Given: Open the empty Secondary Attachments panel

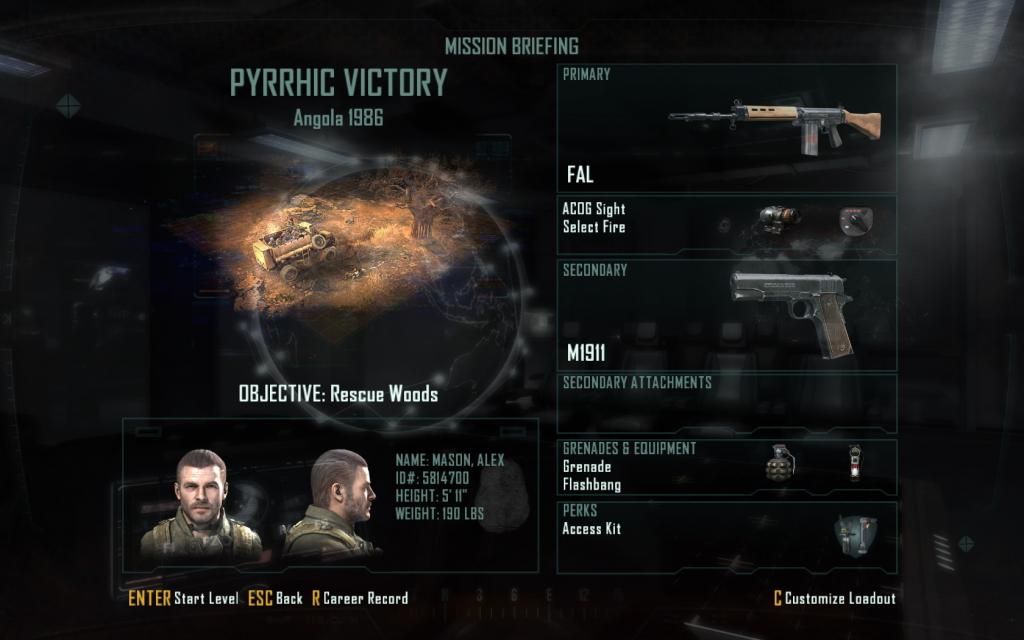Looking at the screenshot, I should click(726, 403).
